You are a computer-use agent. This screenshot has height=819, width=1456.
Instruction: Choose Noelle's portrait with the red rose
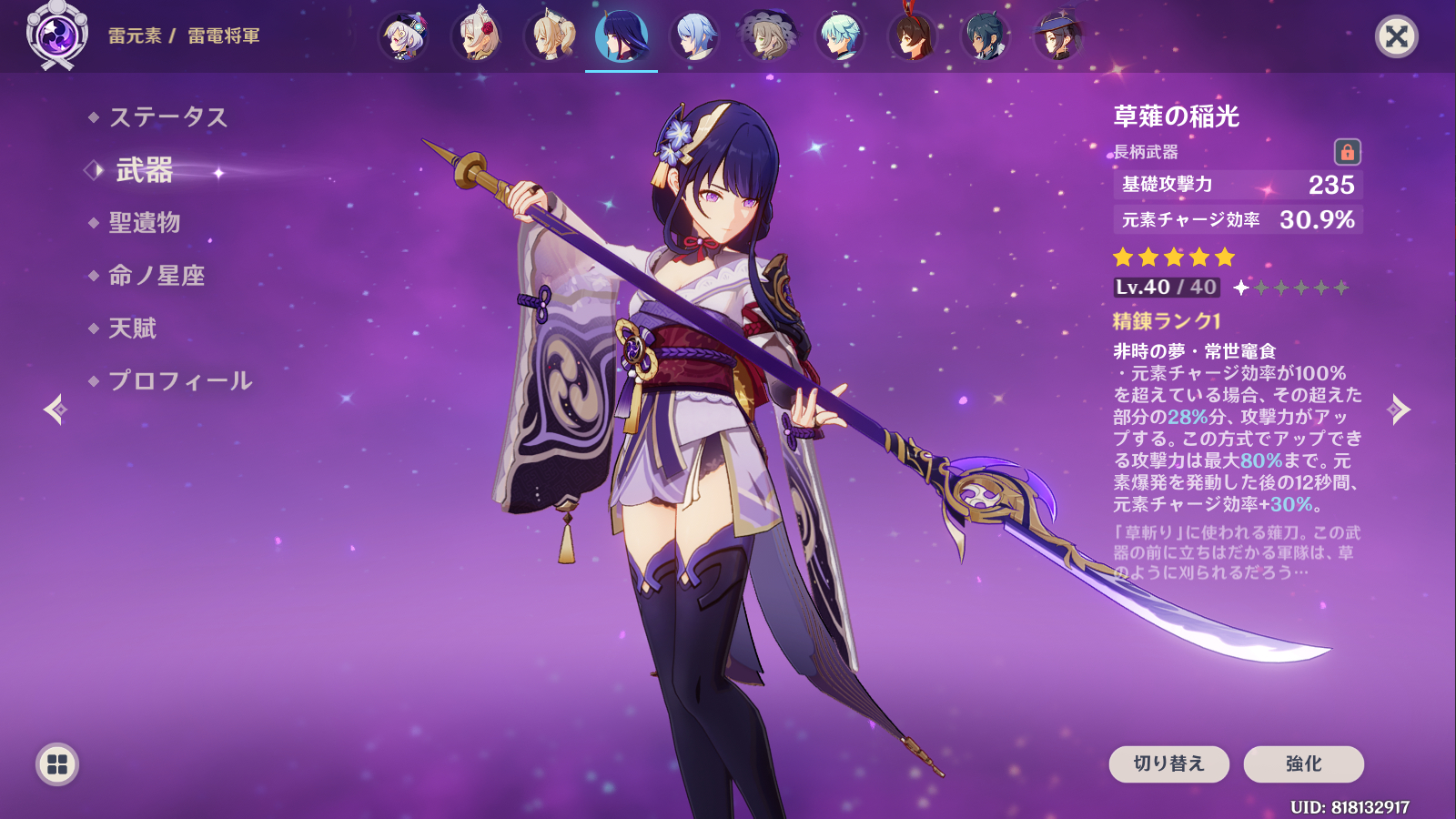pyautogui.click(x=477, y=36)
